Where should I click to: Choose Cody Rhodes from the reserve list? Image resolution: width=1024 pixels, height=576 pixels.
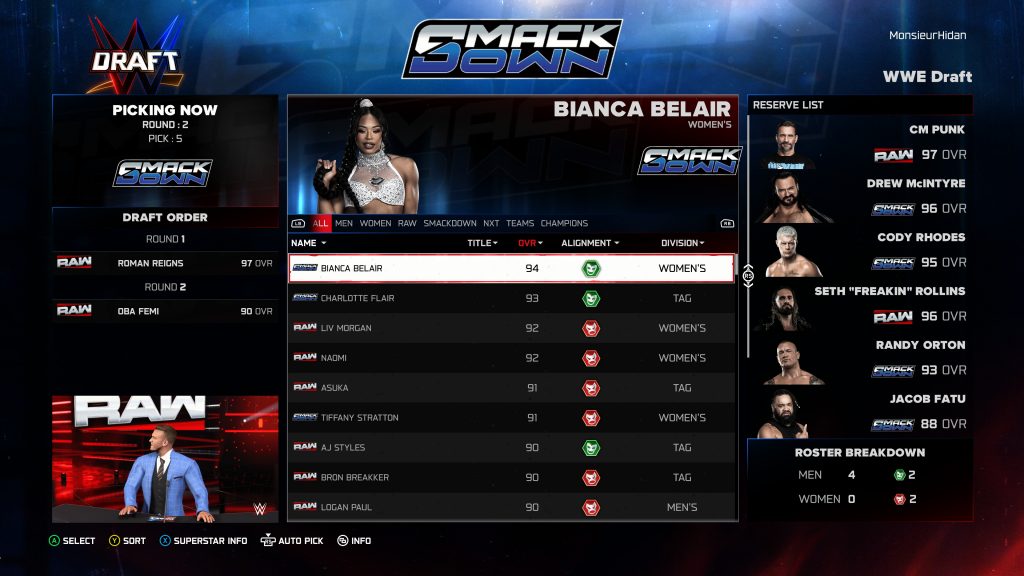click(x=860, y=250)
